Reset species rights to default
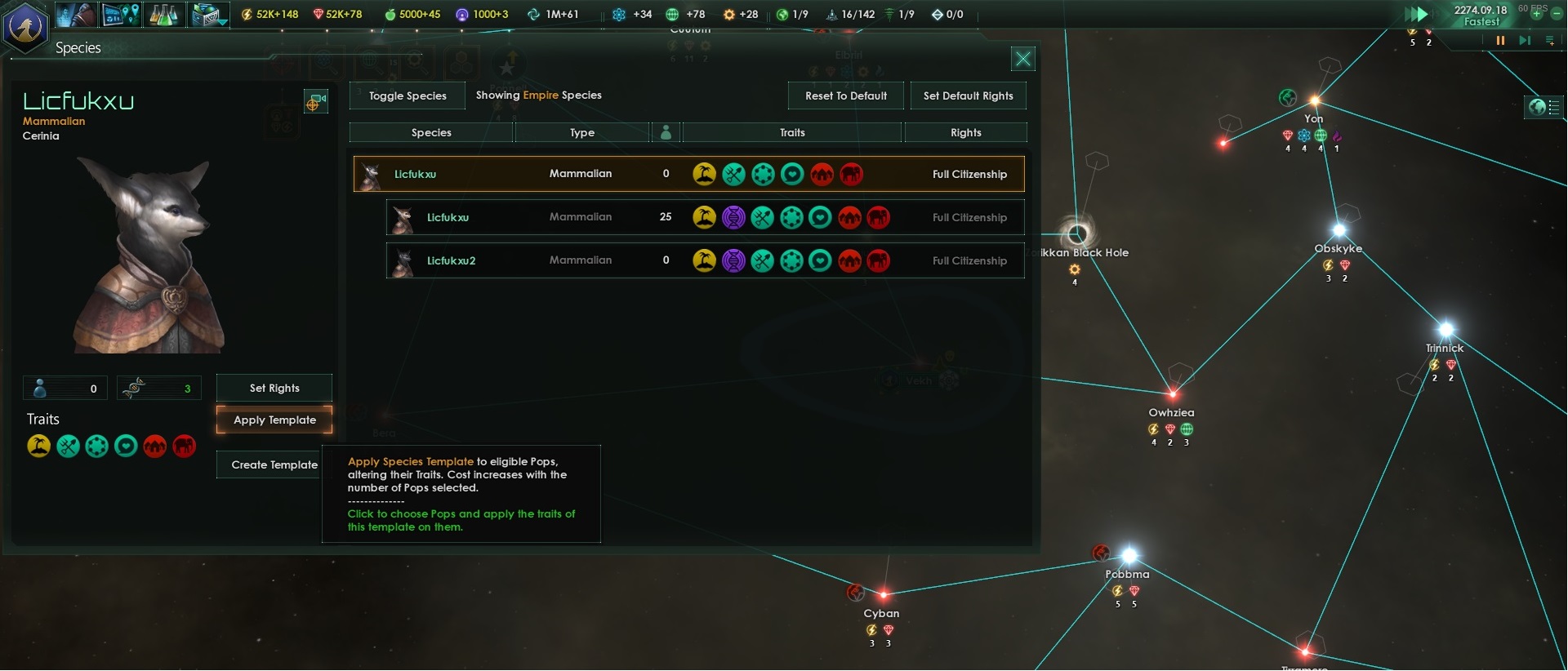1568x671 pixels. click(846, 96)
